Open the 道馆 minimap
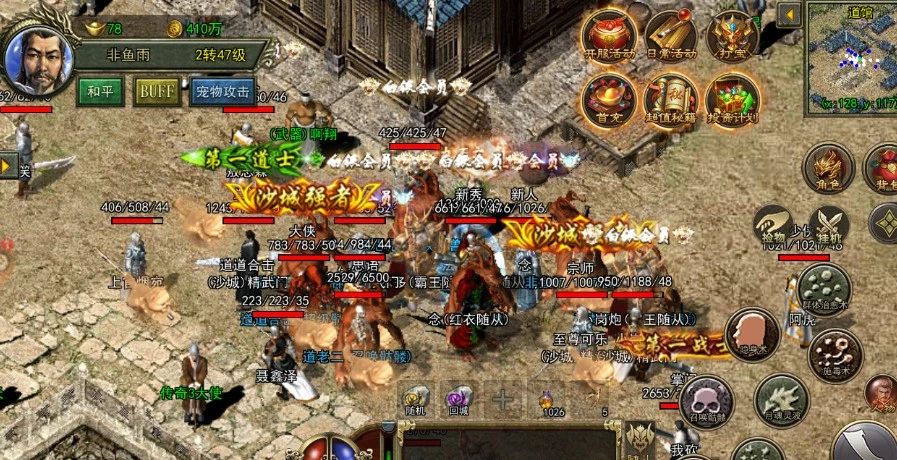897x460 pixels. (x=851, y=55)
